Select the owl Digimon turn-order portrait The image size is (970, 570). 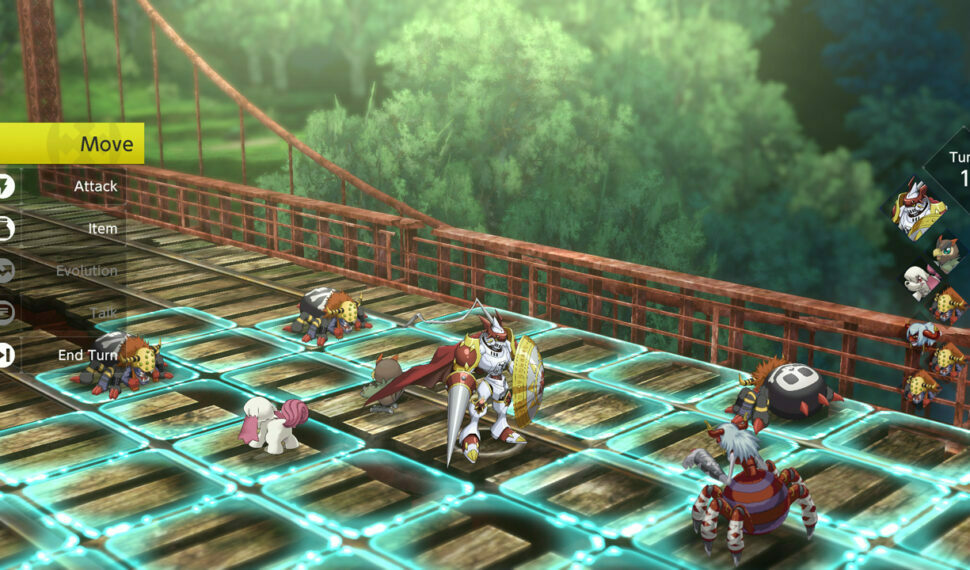tap(946, 252)
